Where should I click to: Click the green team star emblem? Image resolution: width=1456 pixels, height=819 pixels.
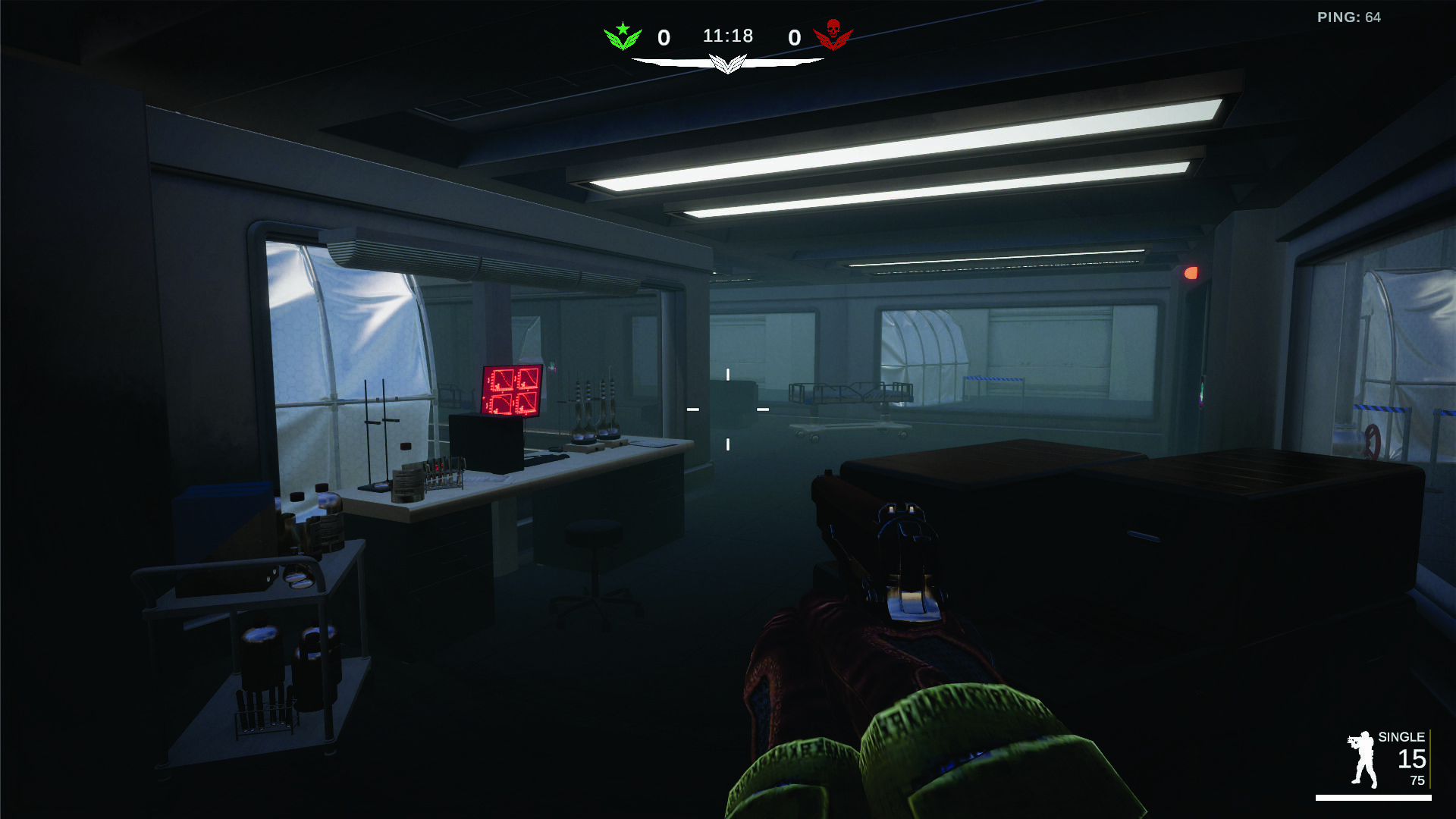pos(622,29)
